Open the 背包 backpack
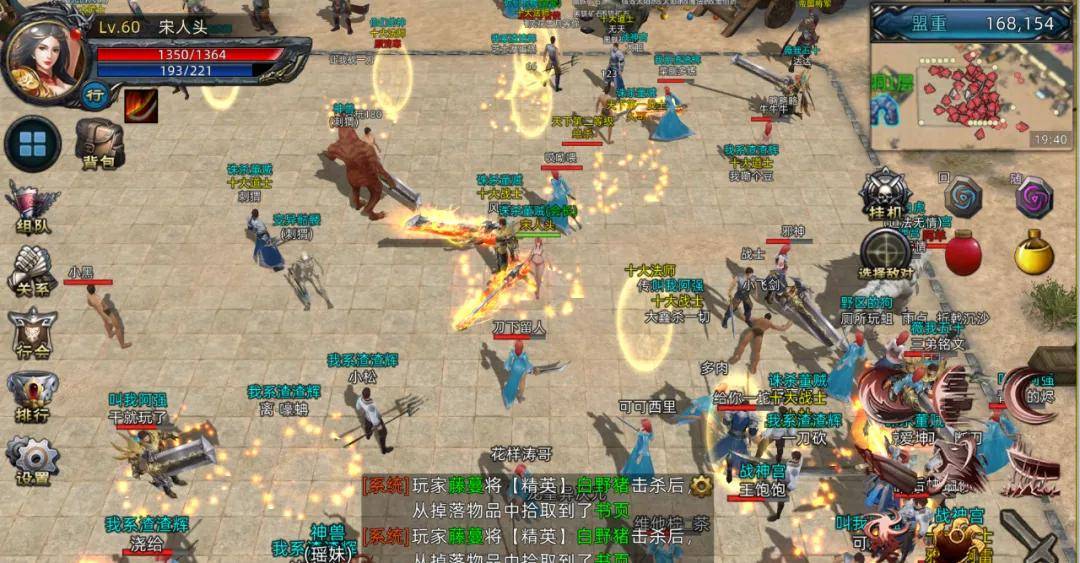 click(x=99, y=143)
